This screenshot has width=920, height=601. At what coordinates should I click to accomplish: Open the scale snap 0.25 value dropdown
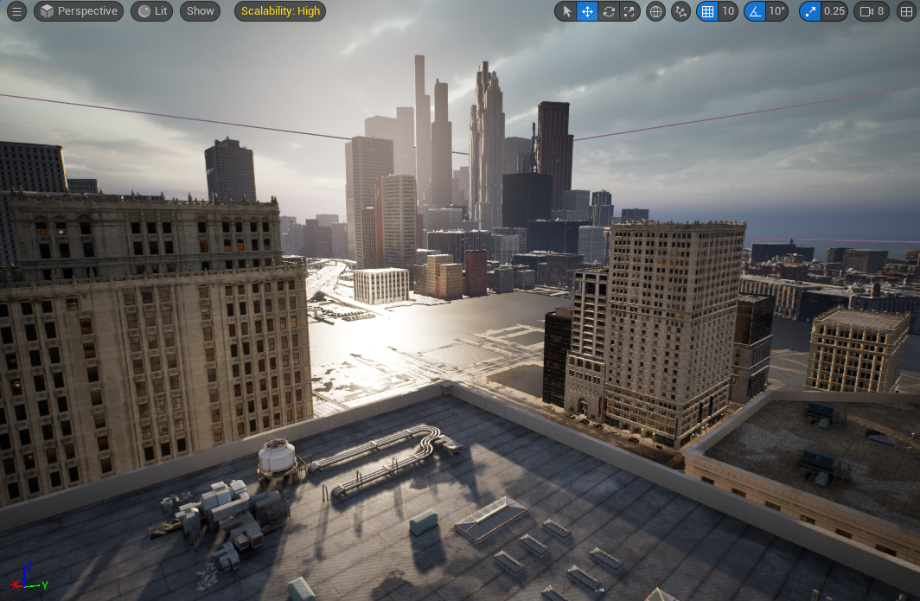pos(834,11)
